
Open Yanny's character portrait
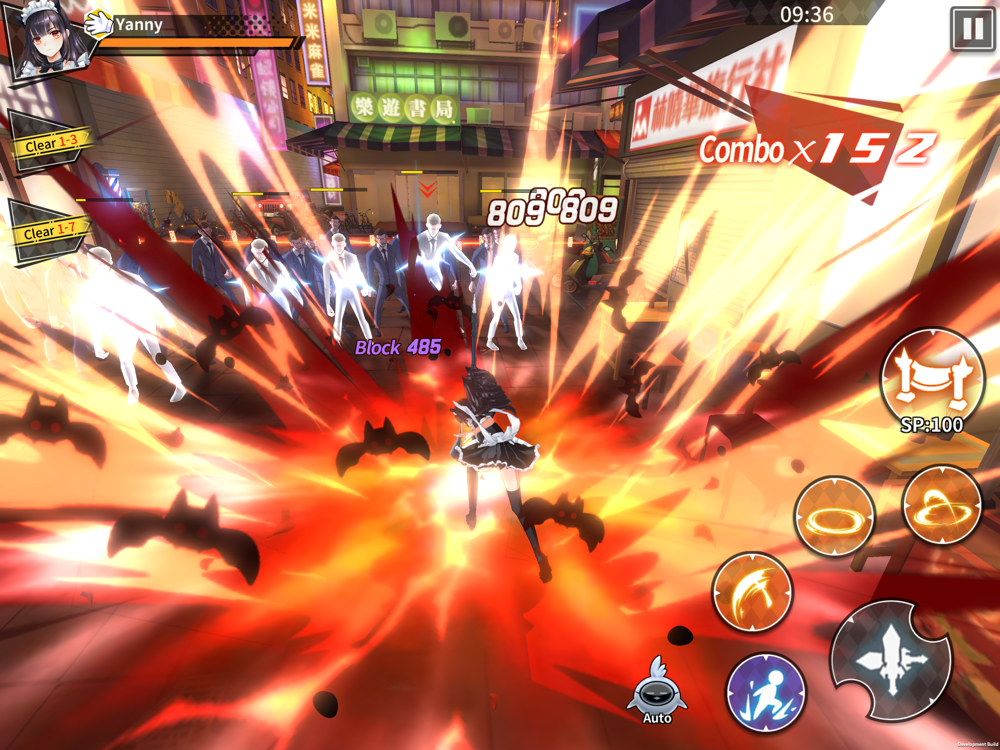click(x=46, y=43)
